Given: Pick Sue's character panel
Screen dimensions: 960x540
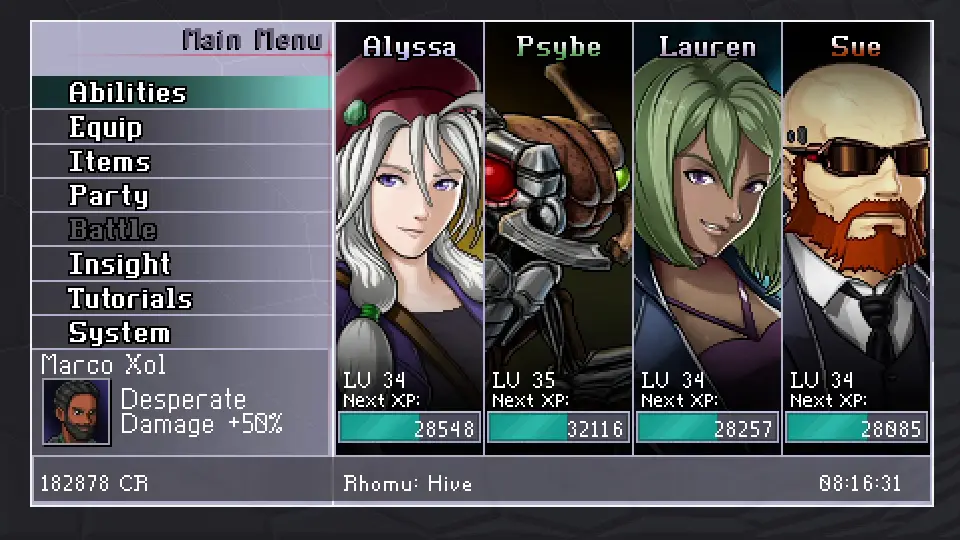Looking at the screenshot, I should [x=856, y=220].
